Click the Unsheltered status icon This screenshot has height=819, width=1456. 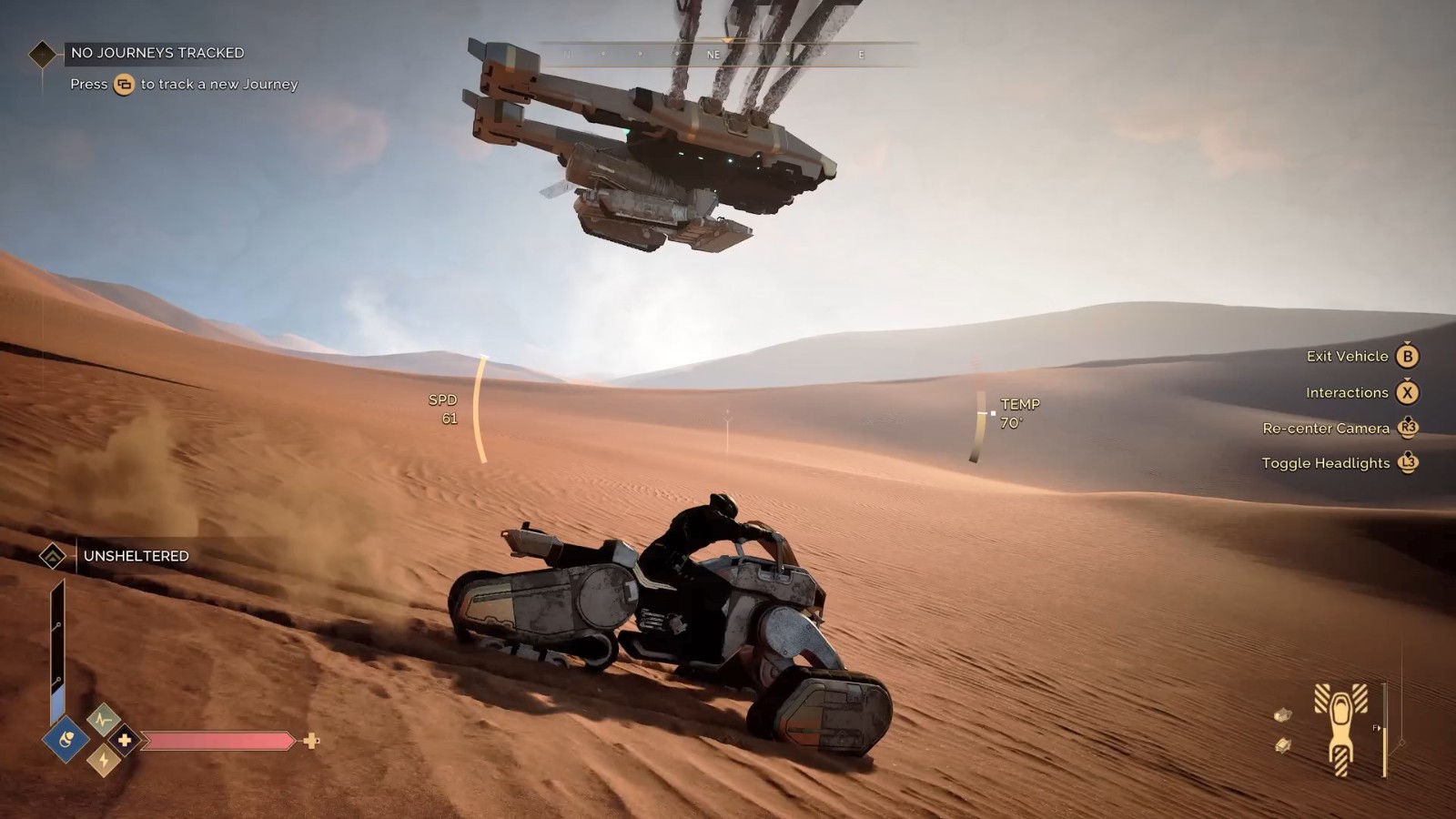point(53,556)
